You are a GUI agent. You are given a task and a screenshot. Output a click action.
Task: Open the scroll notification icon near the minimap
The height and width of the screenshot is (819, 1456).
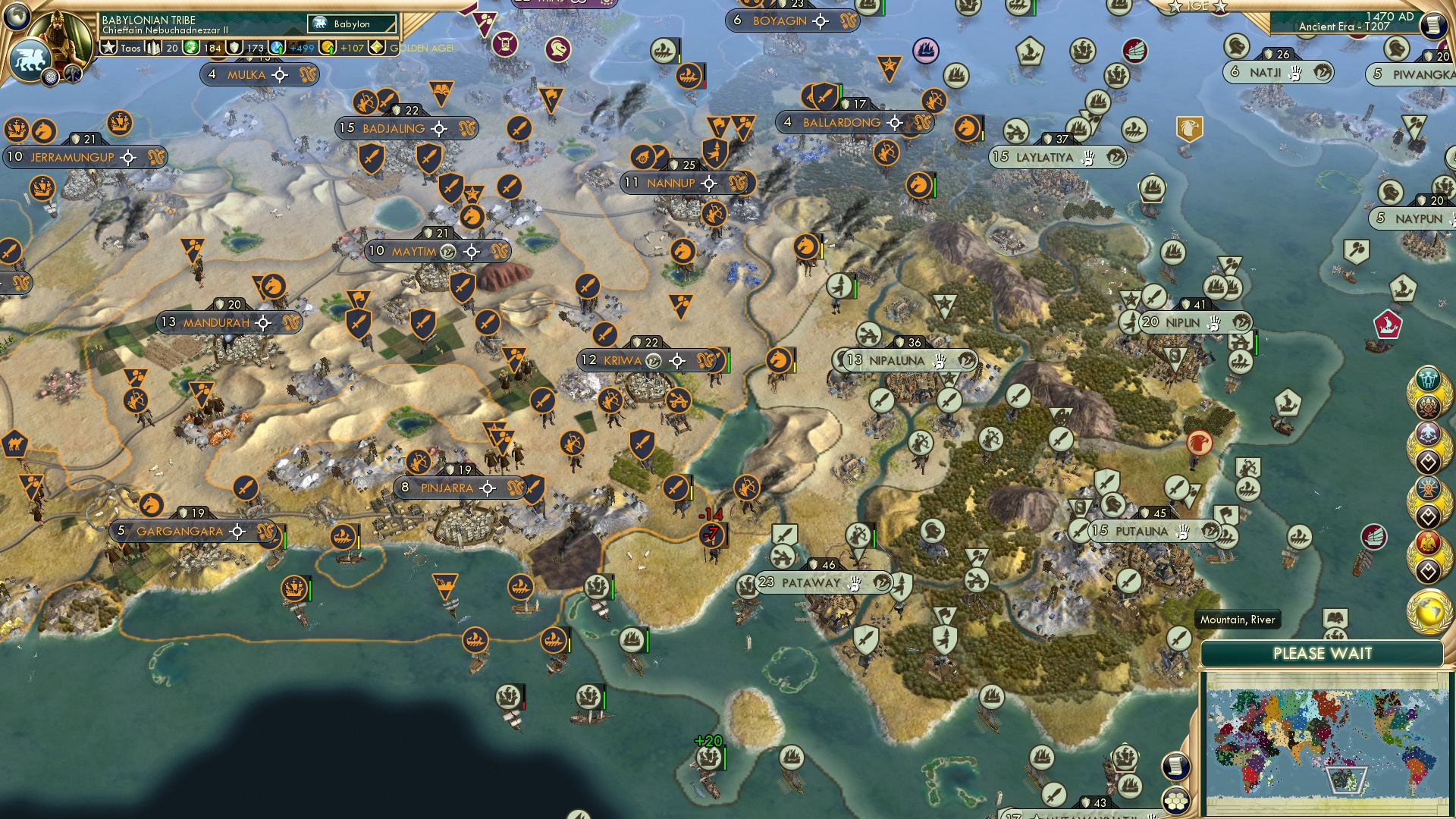click(1176, 767)
